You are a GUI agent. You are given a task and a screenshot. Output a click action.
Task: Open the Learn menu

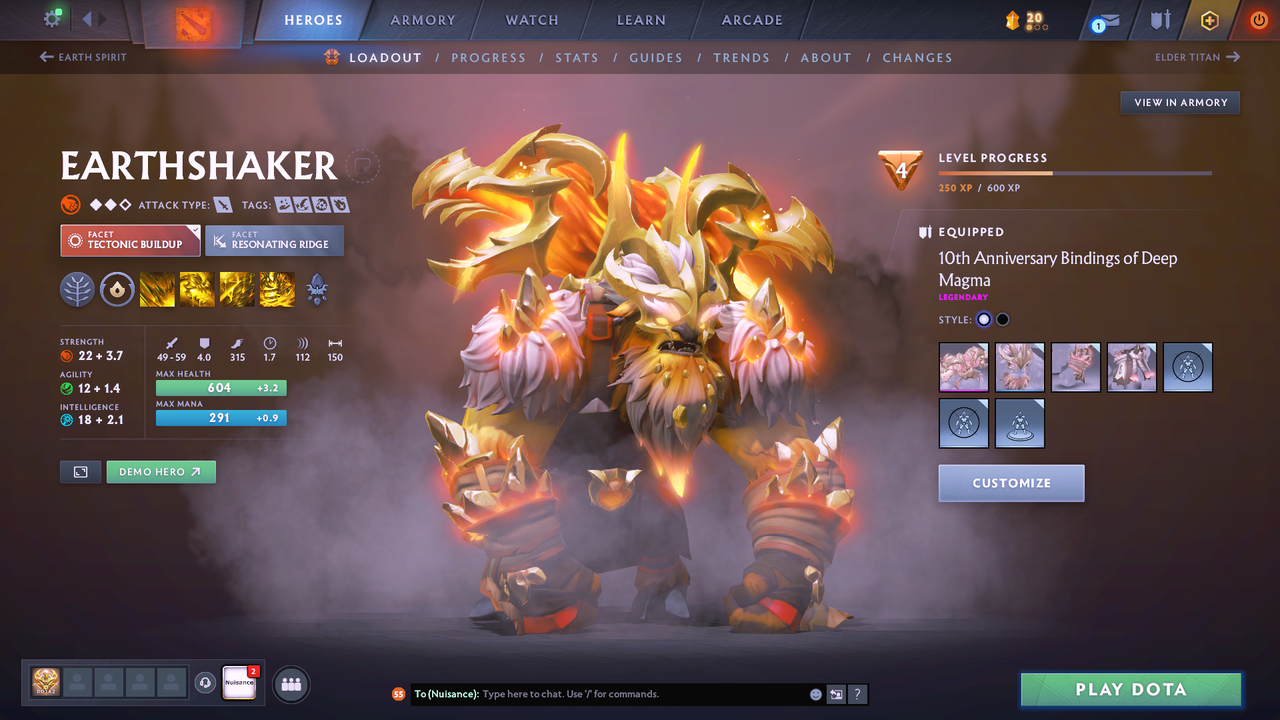[x=641, y=20]
